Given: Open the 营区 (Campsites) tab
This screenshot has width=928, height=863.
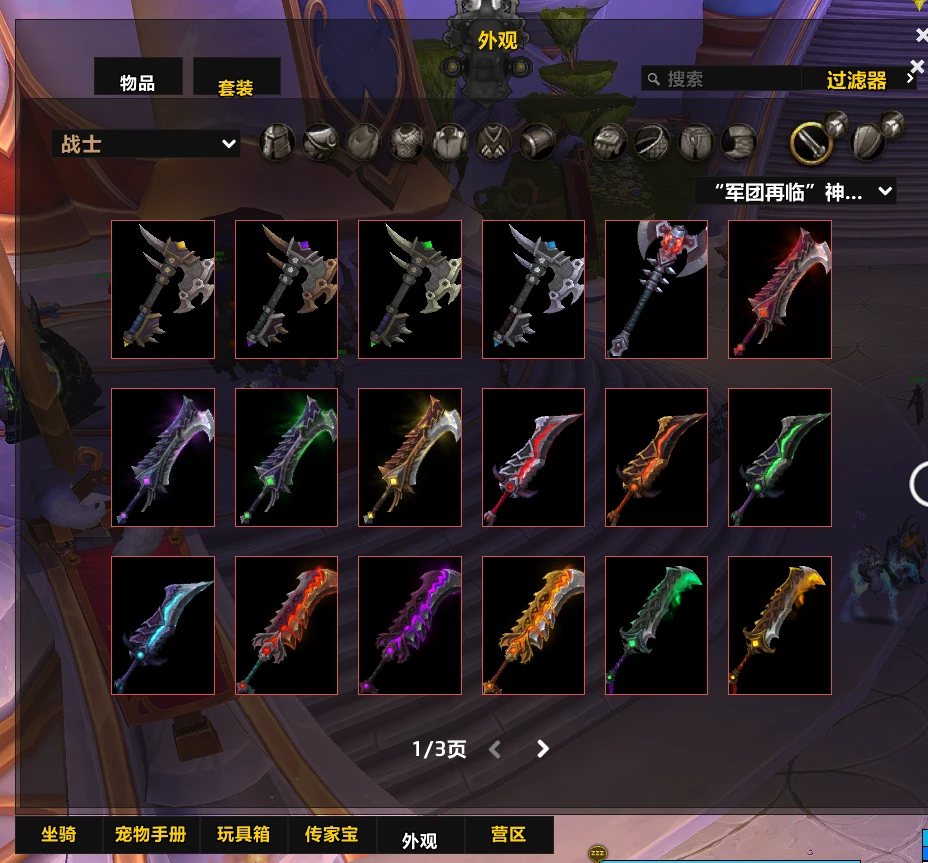Looking at the screenshot, I should [508, 834].
